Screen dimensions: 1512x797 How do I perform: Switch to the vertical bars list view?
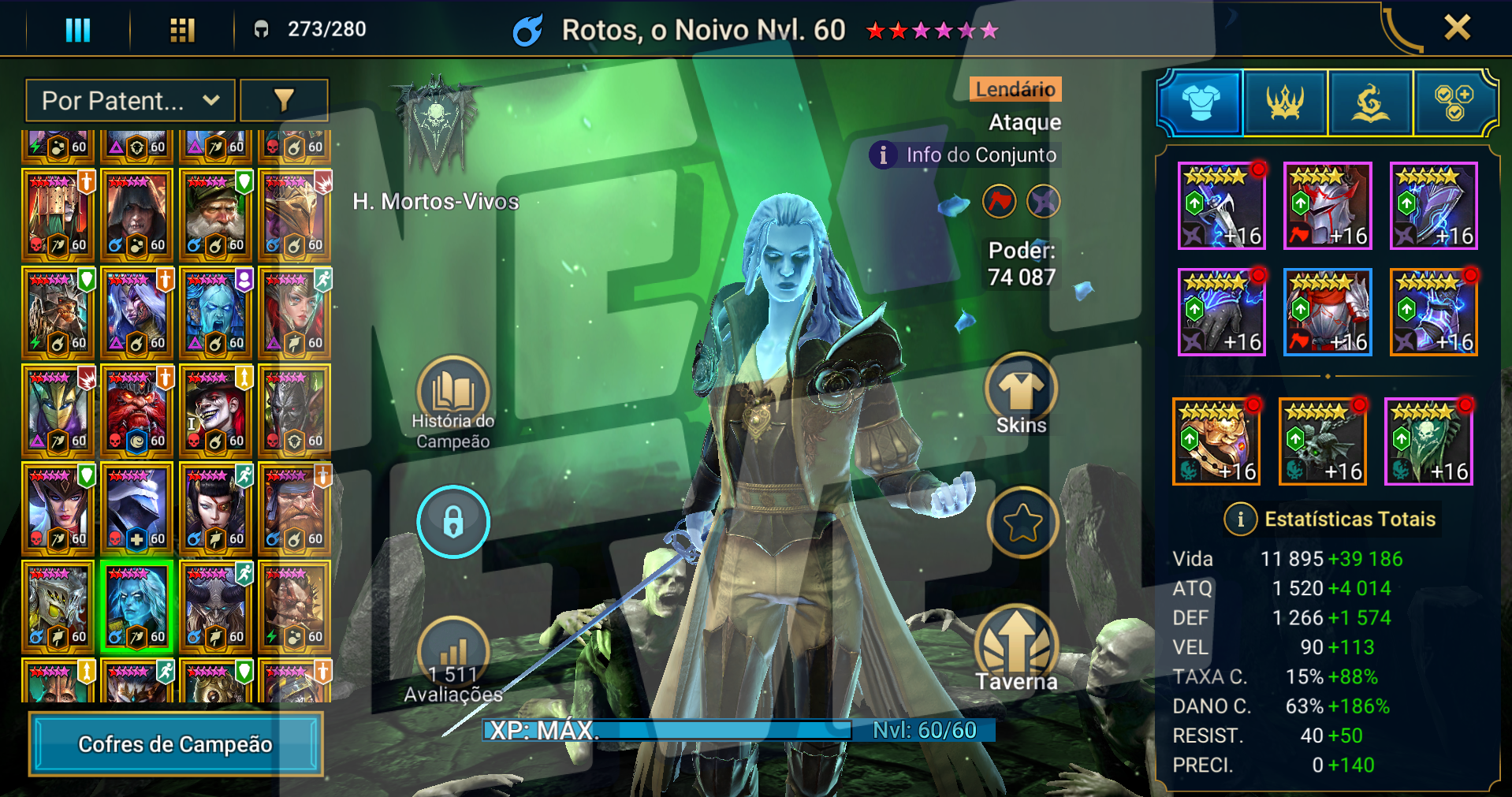click(x=77, y=30)
